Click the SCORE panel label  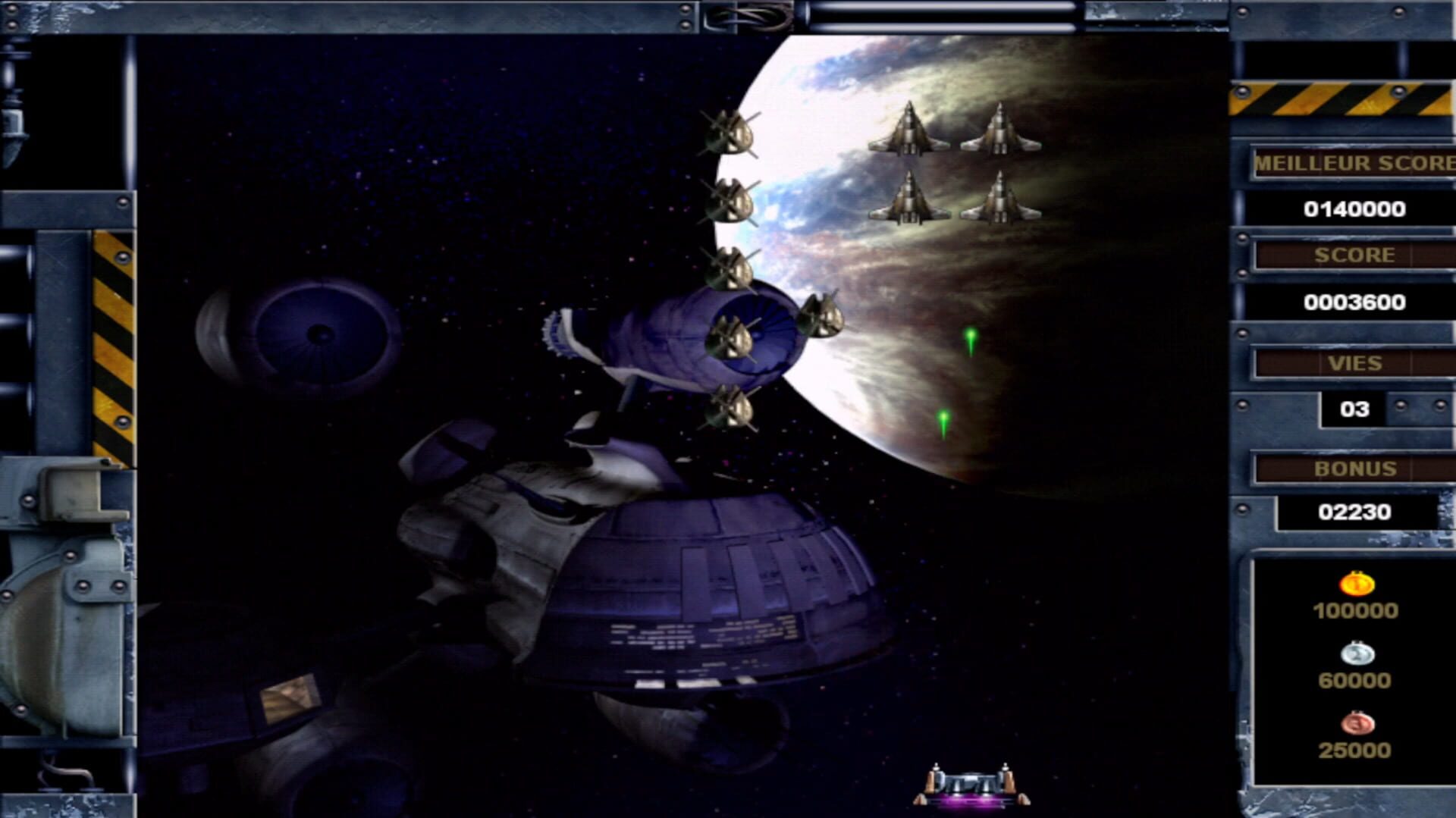click(x=1357, y=255)
